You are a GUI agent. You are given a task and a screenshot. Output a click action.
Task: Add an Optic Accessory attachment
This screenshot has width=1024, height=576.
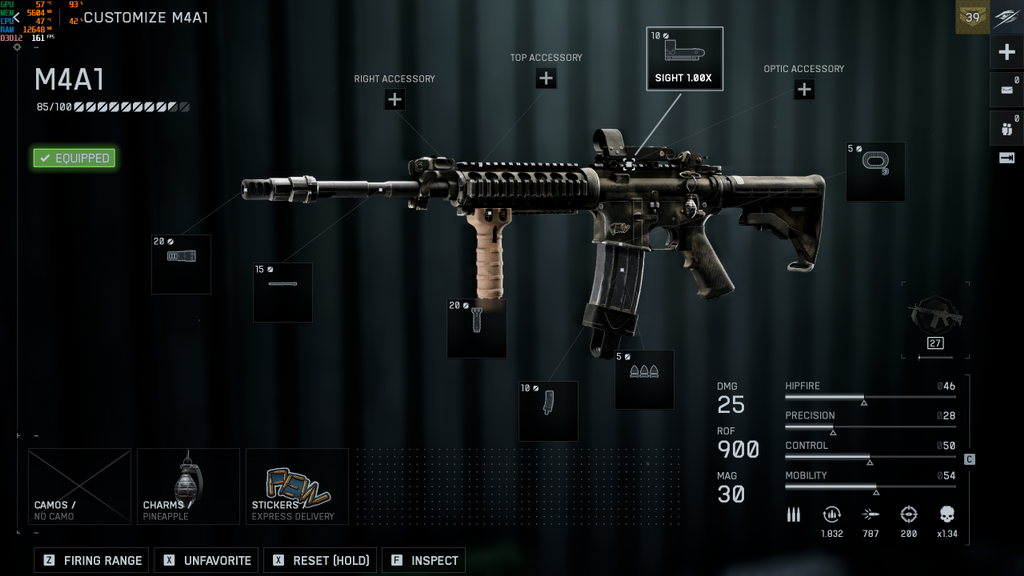(804, 89)
